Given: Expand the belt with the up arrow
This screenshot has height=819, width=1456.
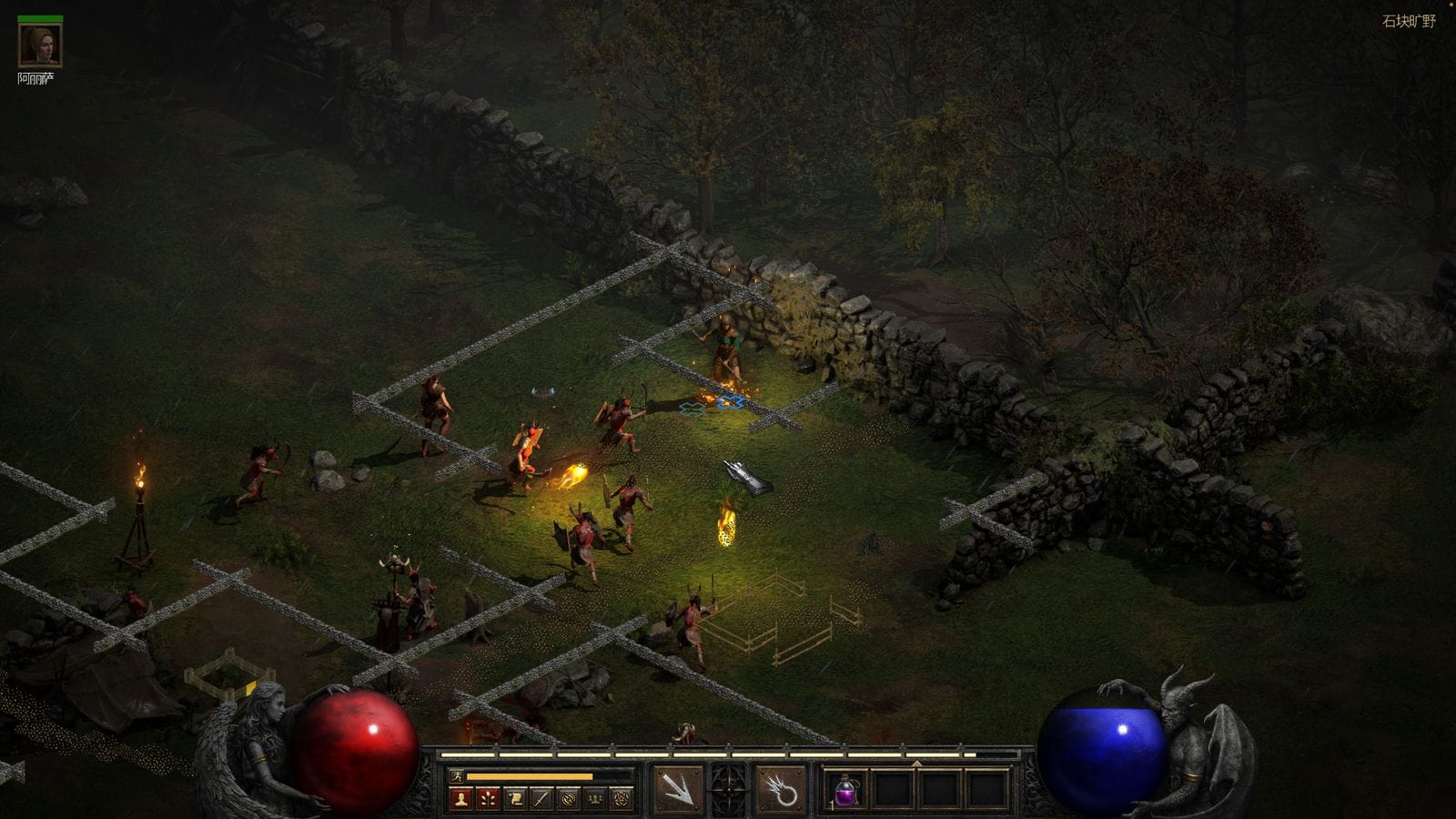Looking at the screenshot, I should coord(916,763).
